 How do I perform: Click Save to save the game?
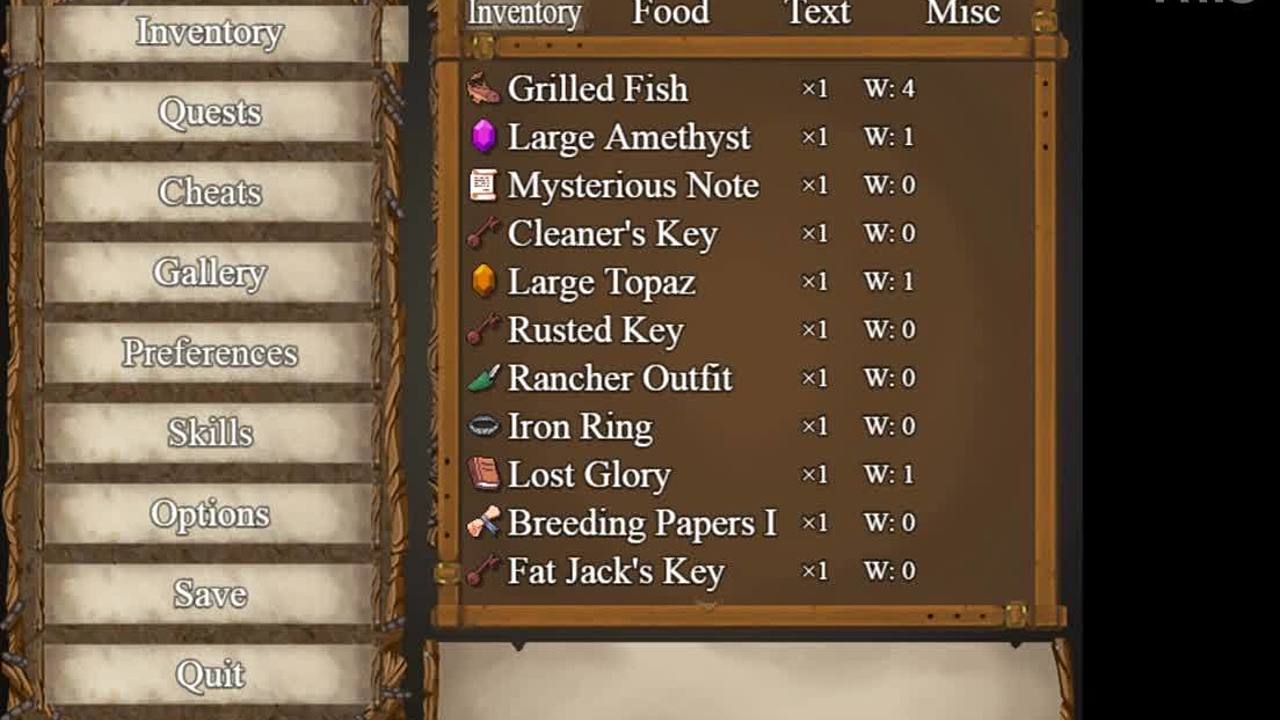(209, 594)
